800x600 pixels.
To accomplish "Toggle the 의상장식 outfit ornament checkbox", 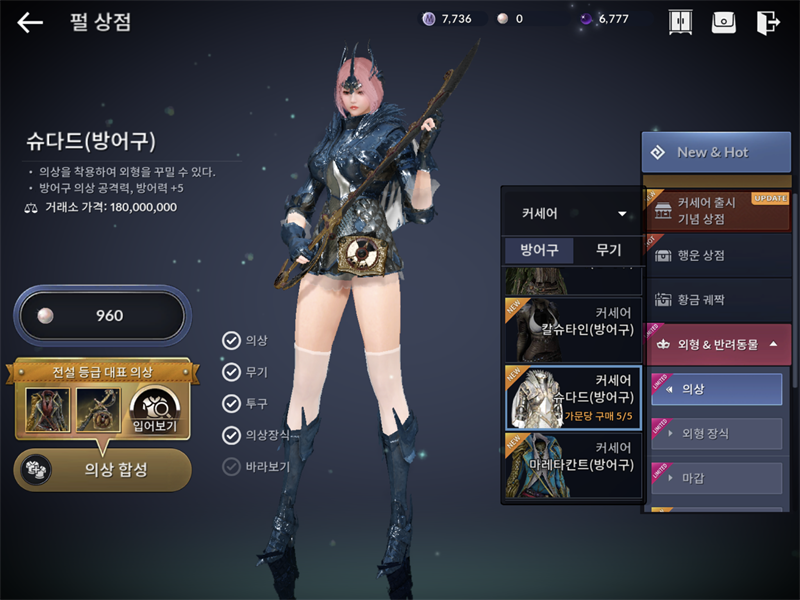I will (232, 435).
